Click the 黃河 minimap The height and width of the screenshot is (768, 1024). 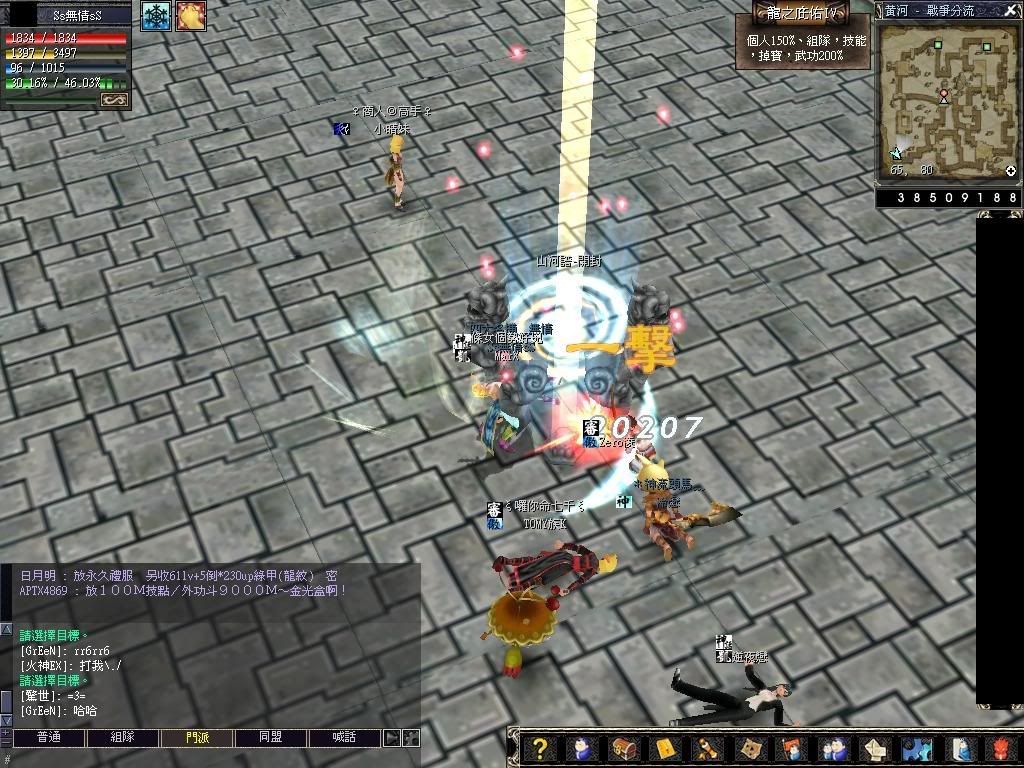coord(948,100)
